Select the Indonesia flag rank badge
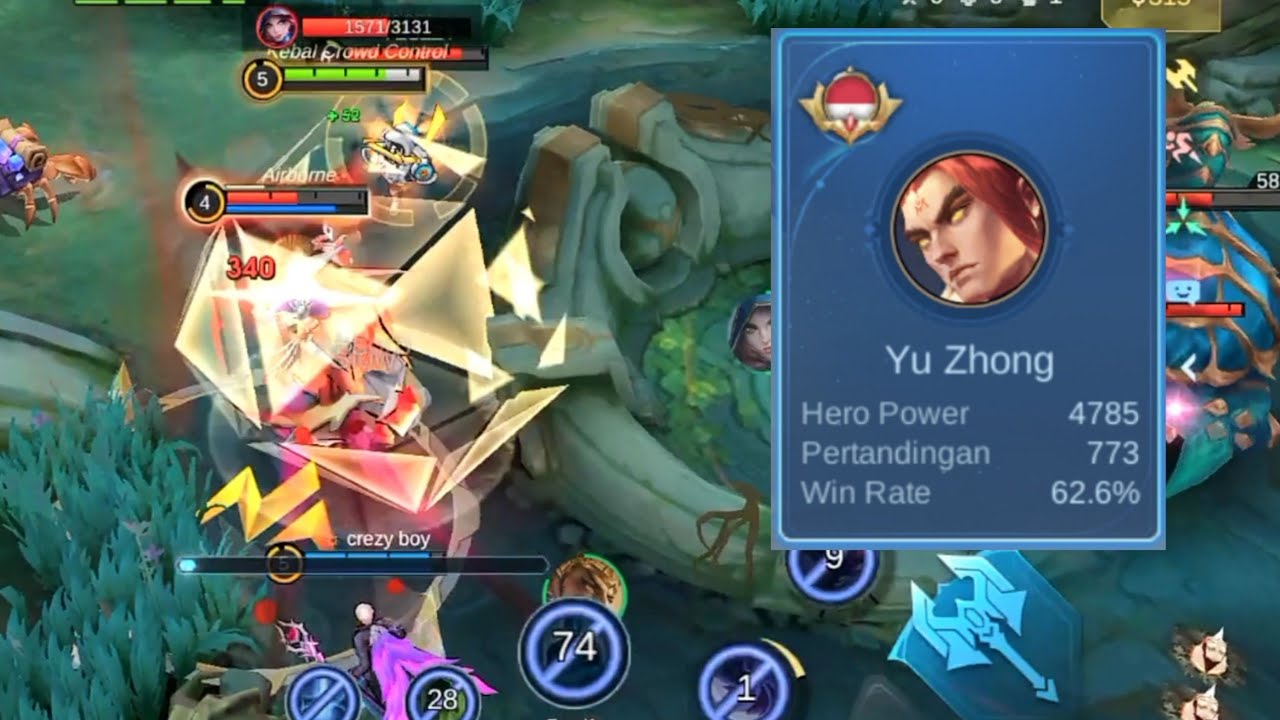Screen dimensions: 1280x720 click(850, 105)
